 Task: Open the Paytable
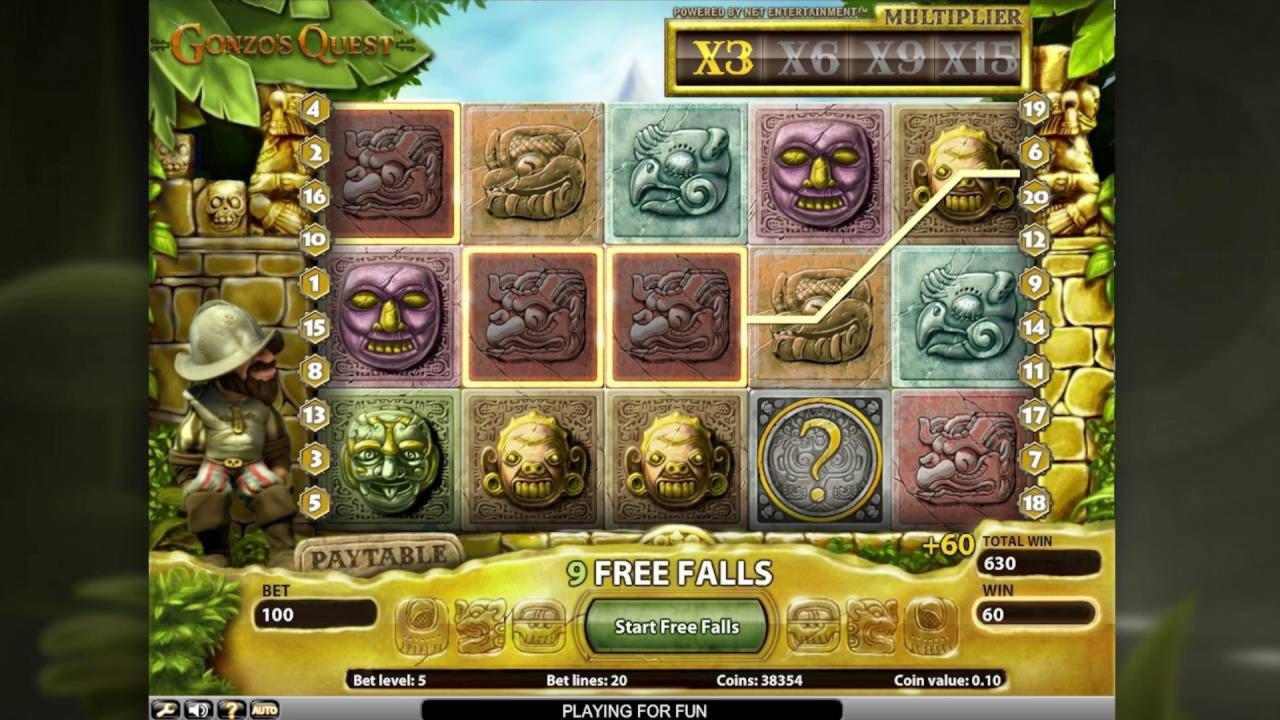(377, 556)
